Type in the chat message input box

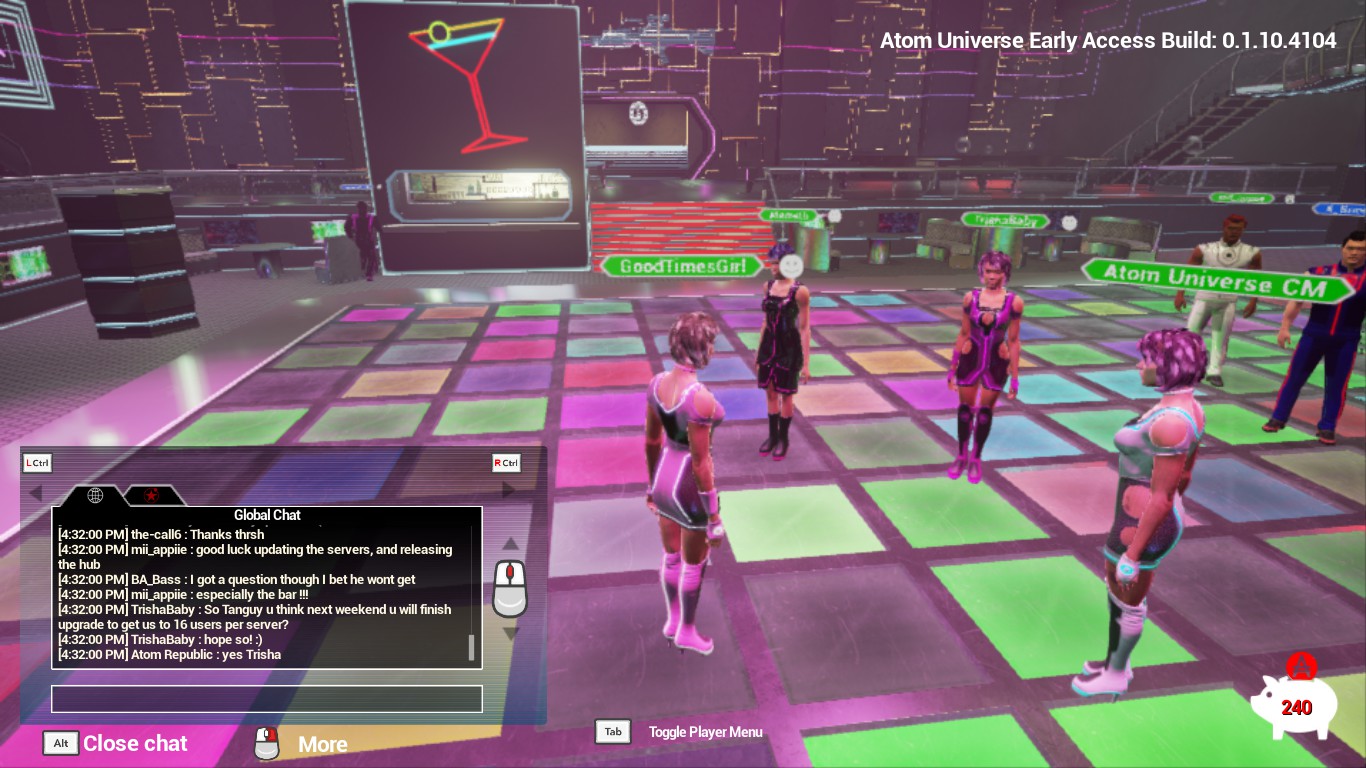pos(267,699)
